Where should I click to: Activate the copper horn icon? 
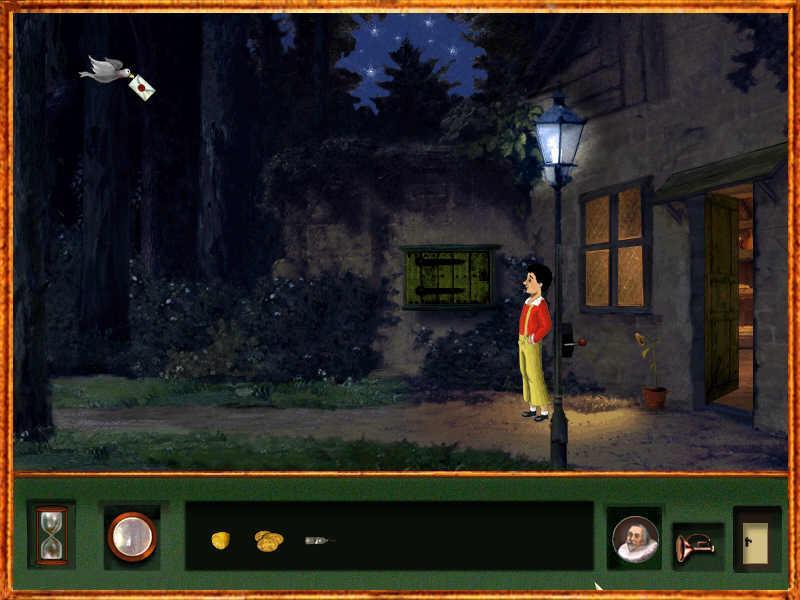click(x=695, y=545)
